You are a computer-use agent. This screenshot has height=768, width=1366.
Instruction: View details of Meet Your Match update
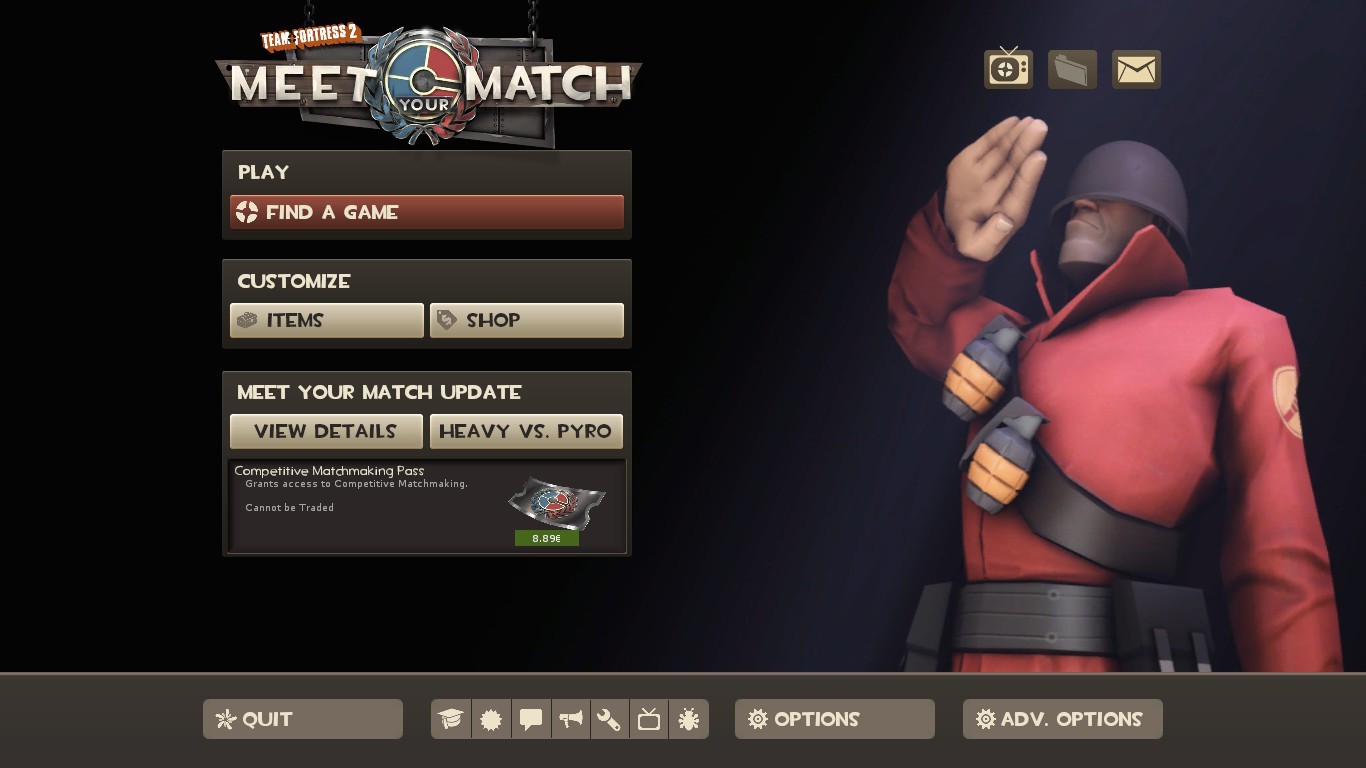pos(326,431)
